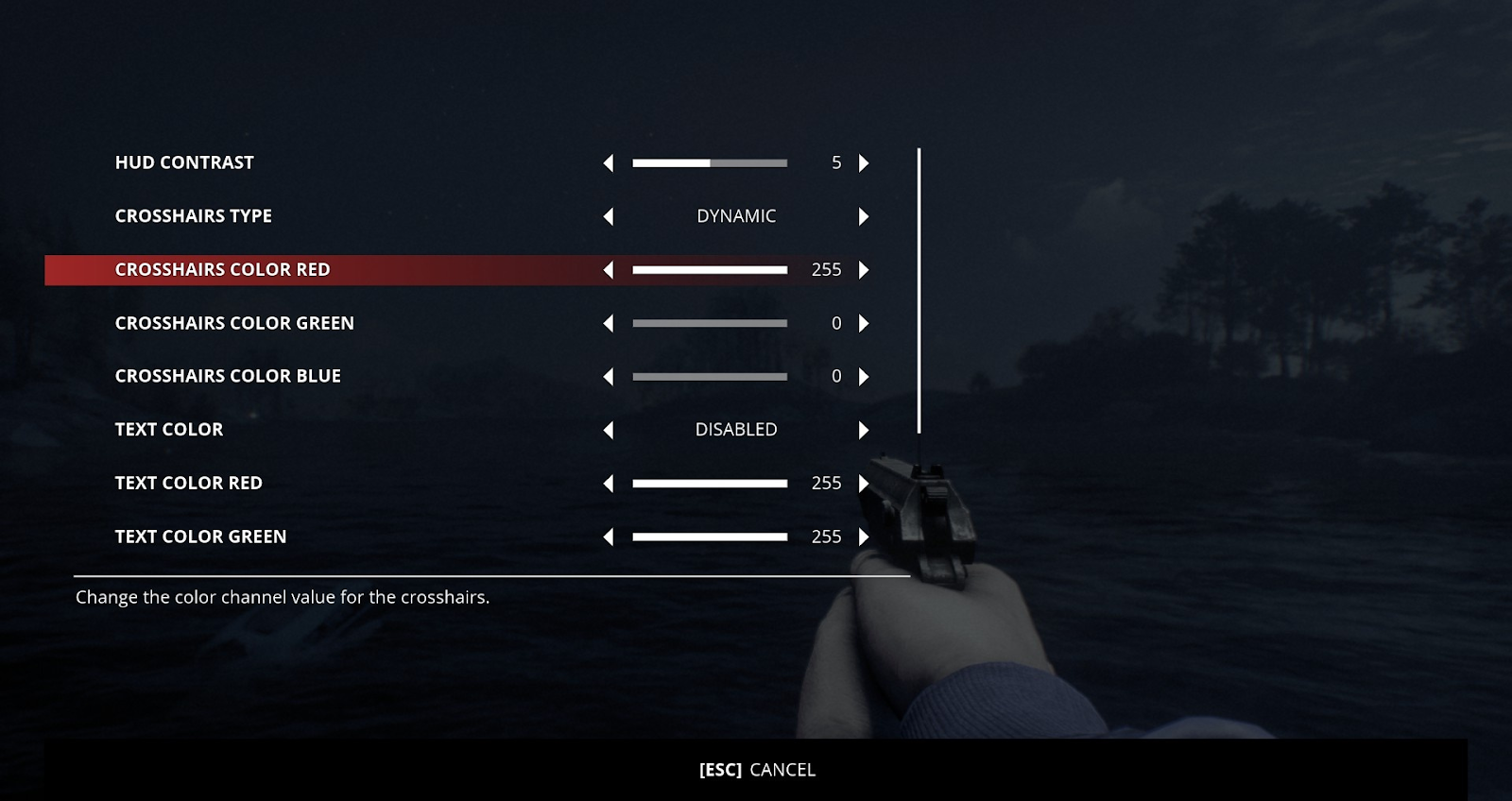This screenshot has height=801, width=1512.
Task: Decrease Text Color Green with left arrow
Action: pyautogui.click(x=609, y=537)
